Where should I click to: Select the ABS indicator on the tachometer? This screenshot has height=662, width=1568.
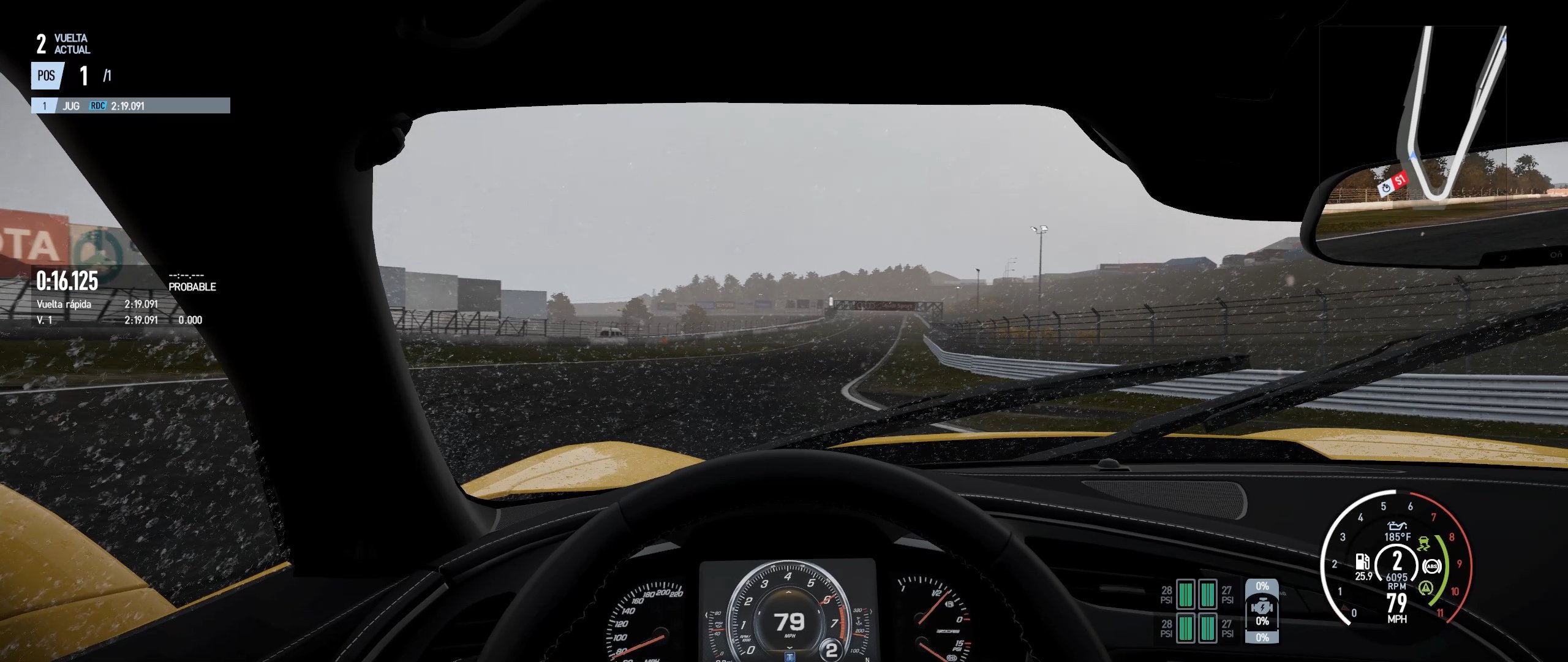pos(1432,567)
